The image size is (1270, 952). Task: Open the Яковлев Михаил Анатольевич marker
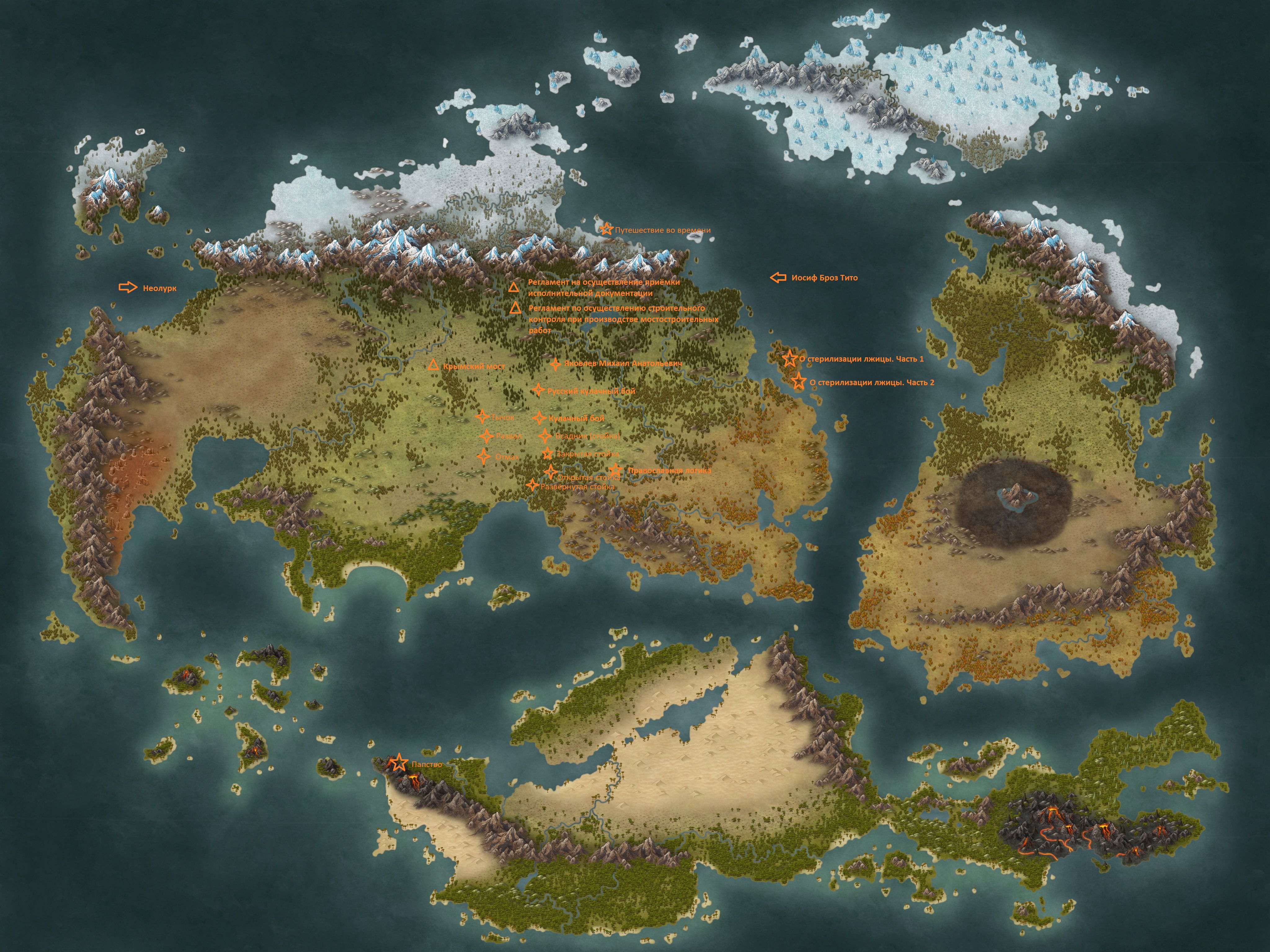555,364
